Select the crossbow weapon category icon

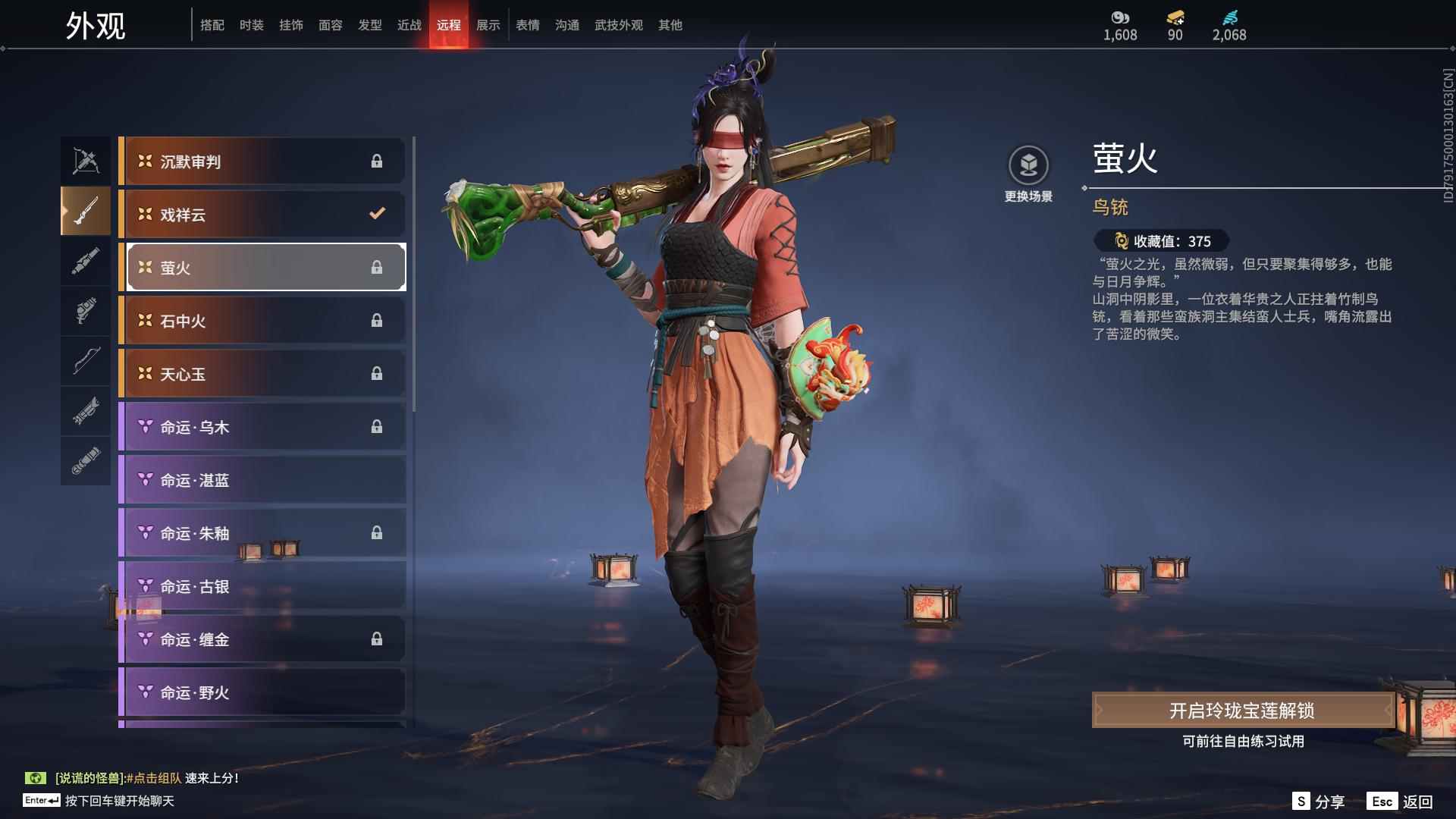[x=85, y=160]
